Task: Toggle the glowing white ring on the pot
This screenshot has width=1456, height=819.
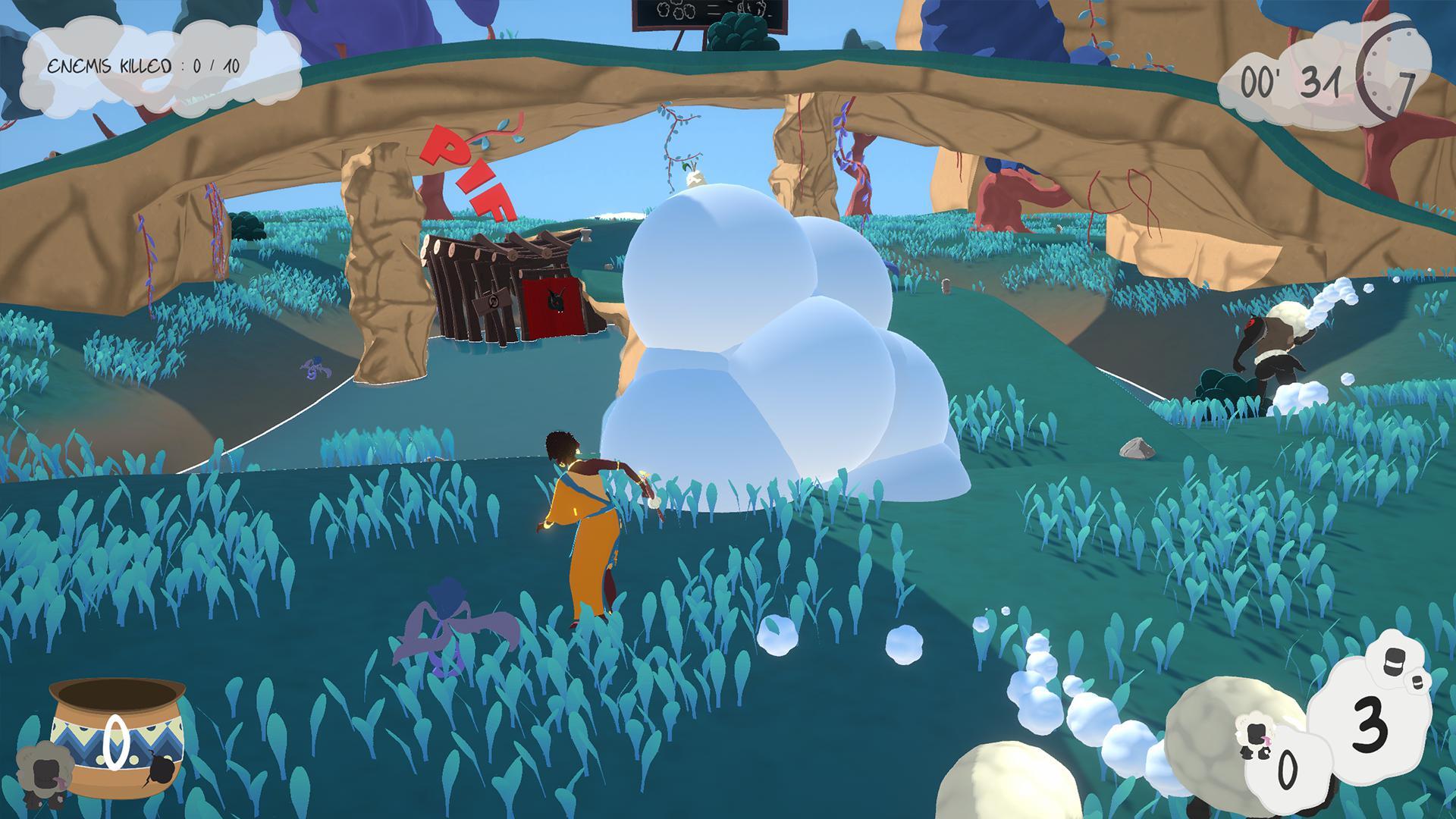Action: click(116, 743)
